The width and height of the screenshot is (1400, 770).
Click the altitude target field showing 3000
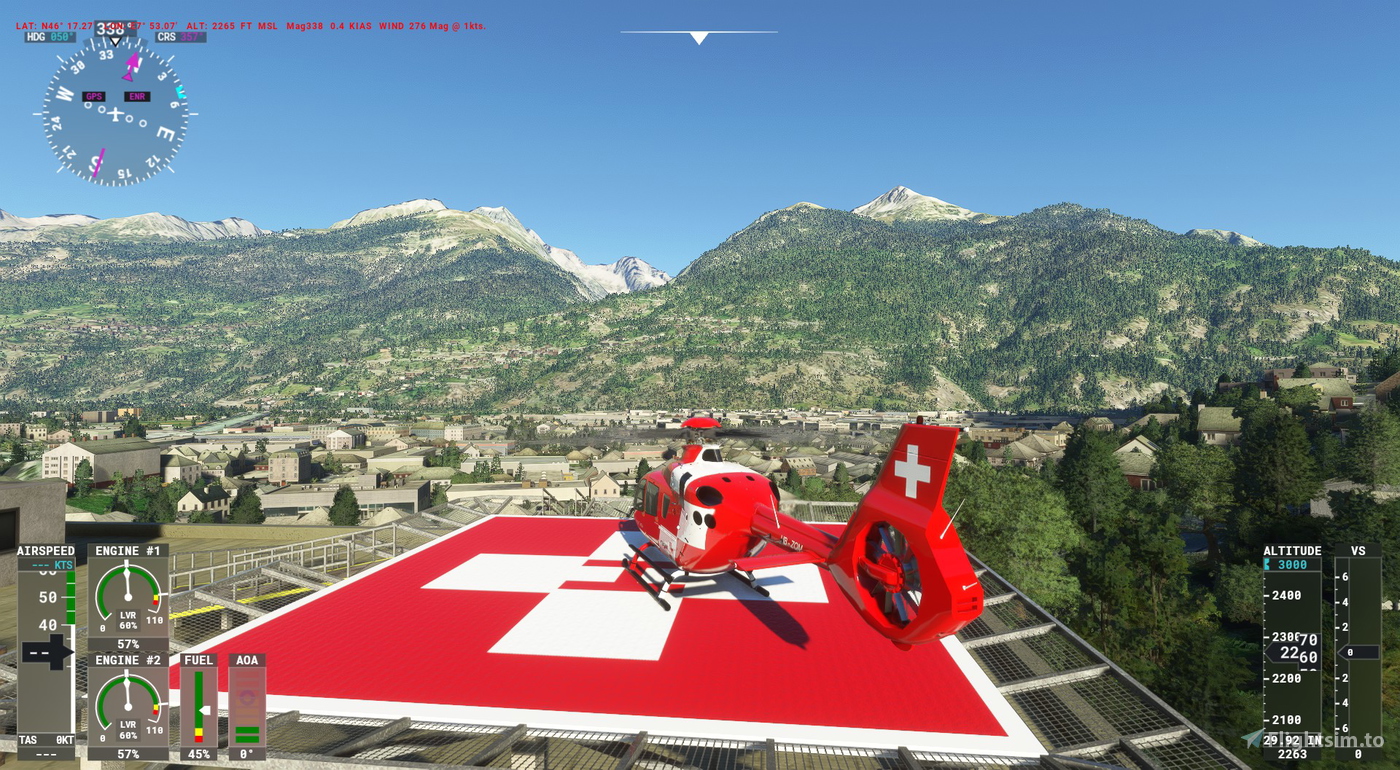[1291, 563]
